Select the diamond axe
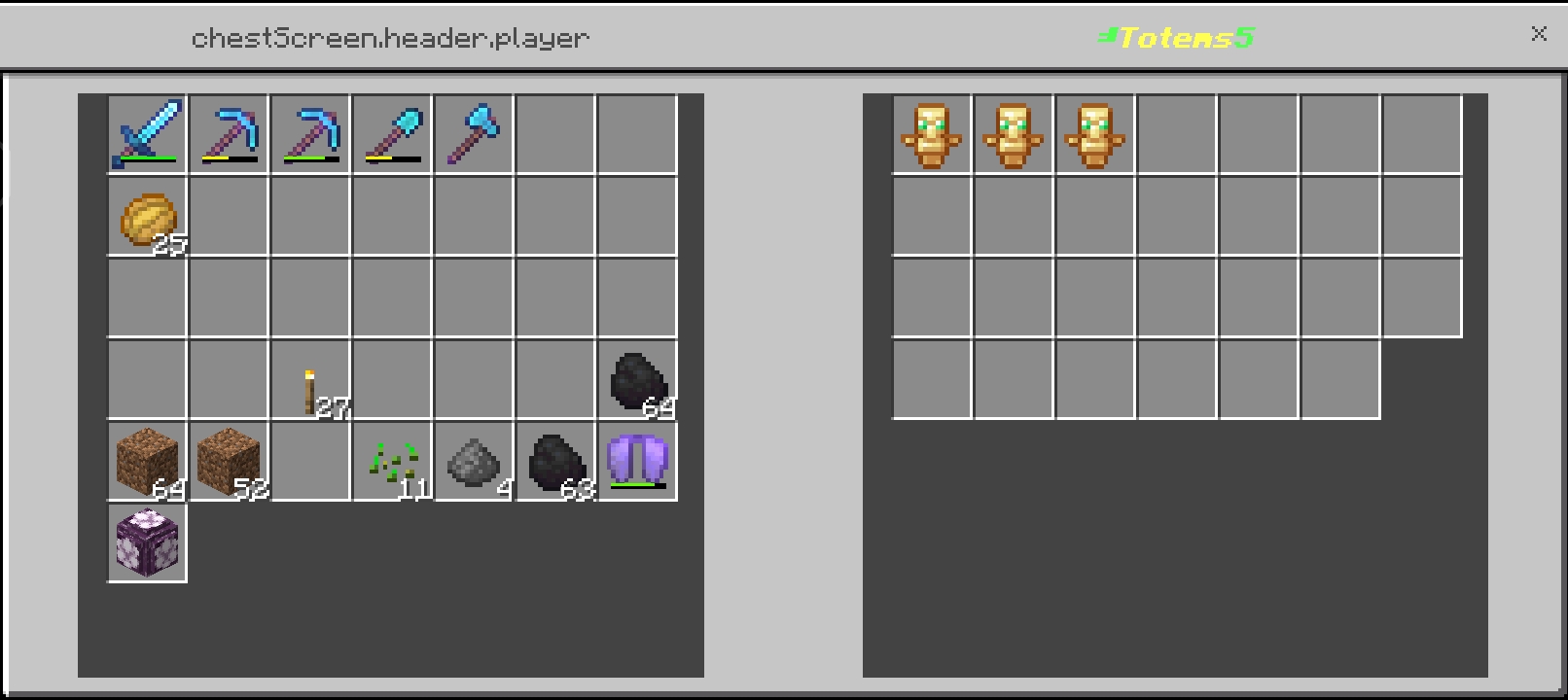 click(474, 133)
